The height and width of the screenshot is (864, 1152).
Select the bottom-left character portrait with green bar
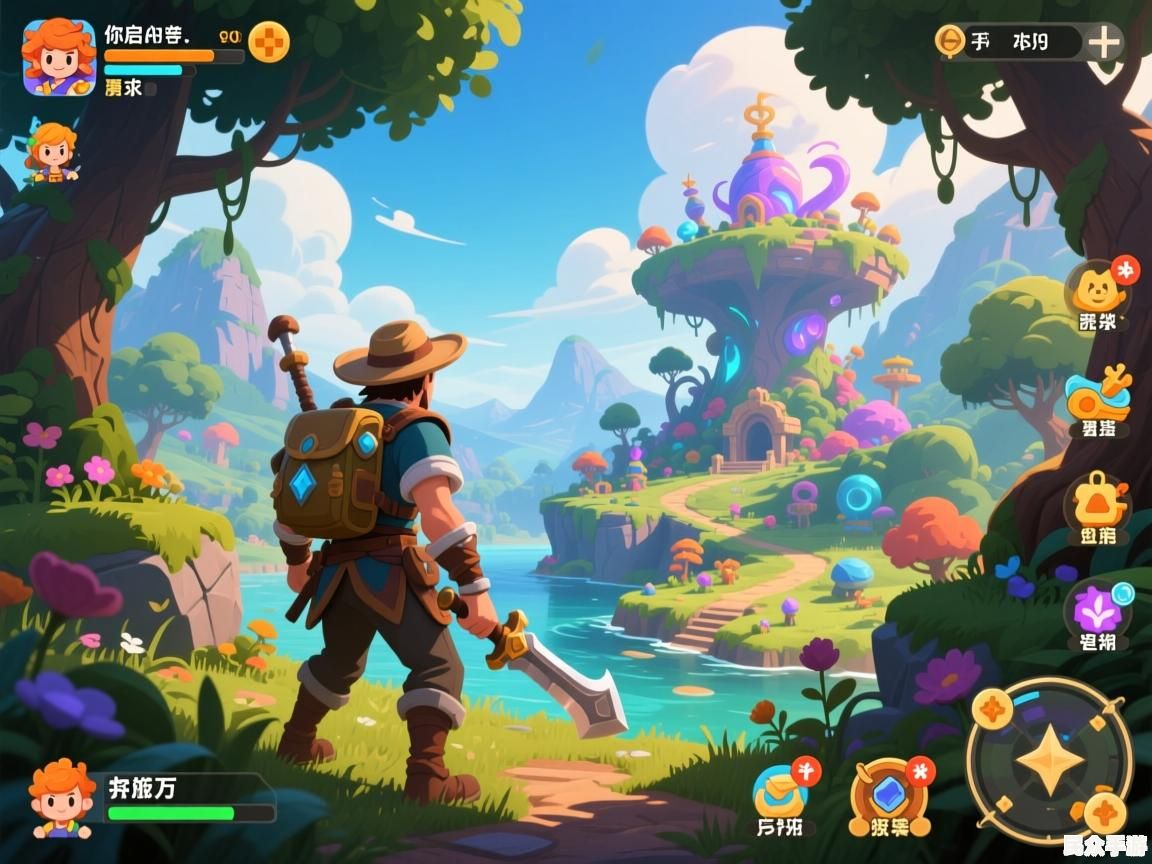(62, 797)
